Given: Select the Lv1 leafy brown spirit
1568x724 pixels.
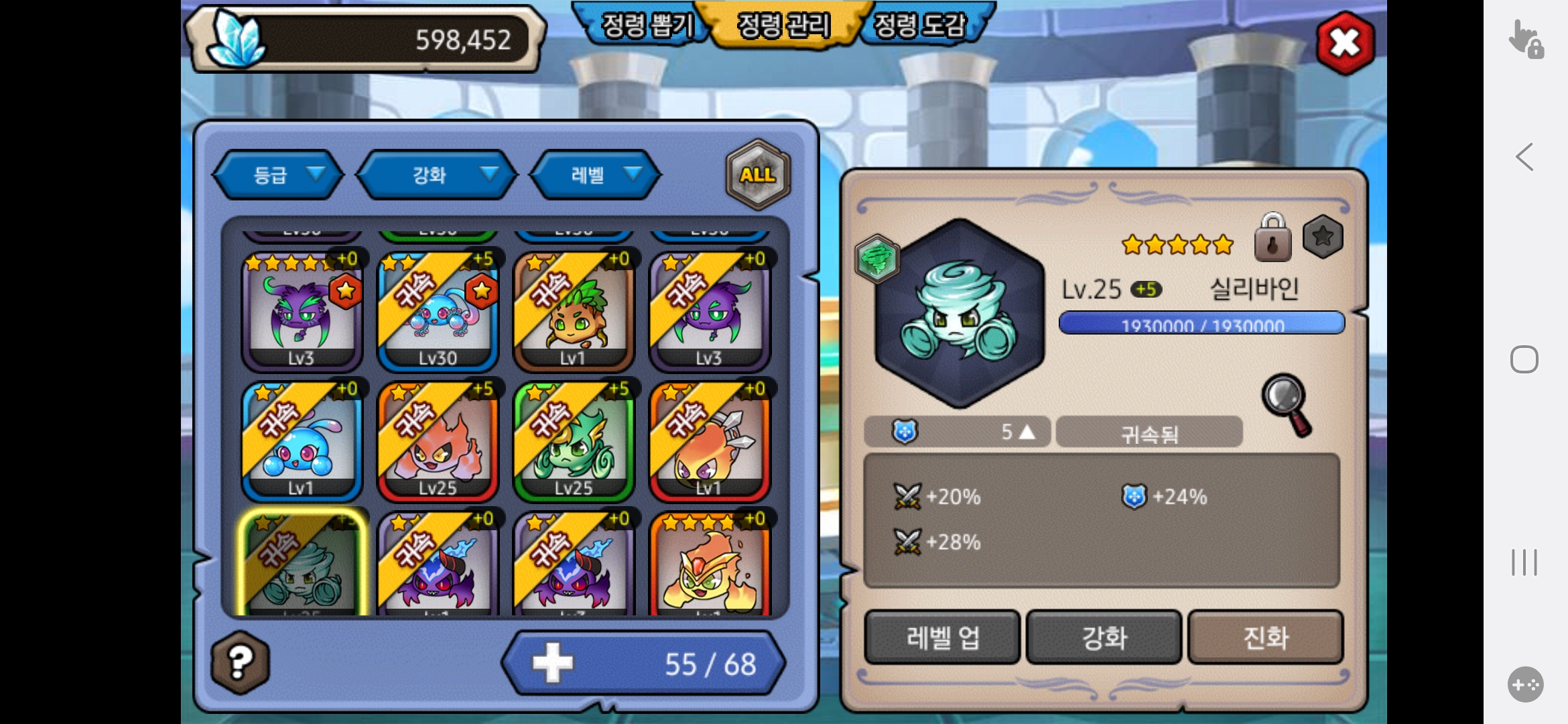Looking at the screenshot, I should (574, 312).
